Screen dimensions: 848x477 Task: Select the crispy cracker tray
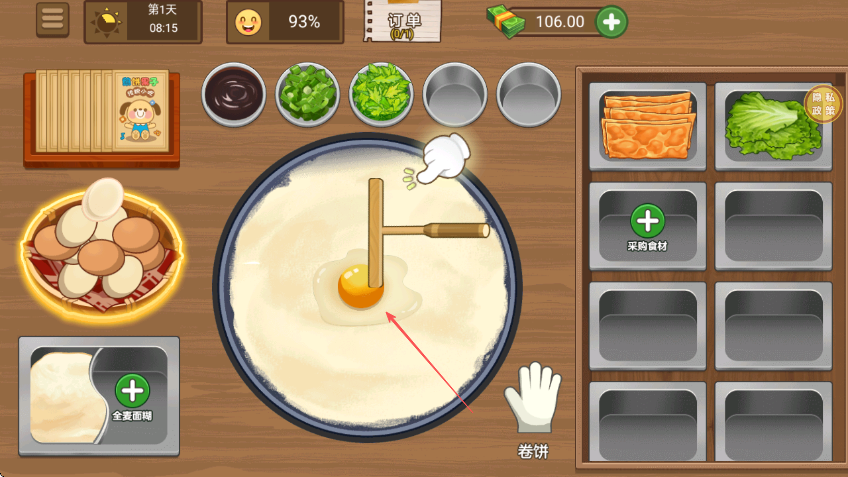[647, 123]
